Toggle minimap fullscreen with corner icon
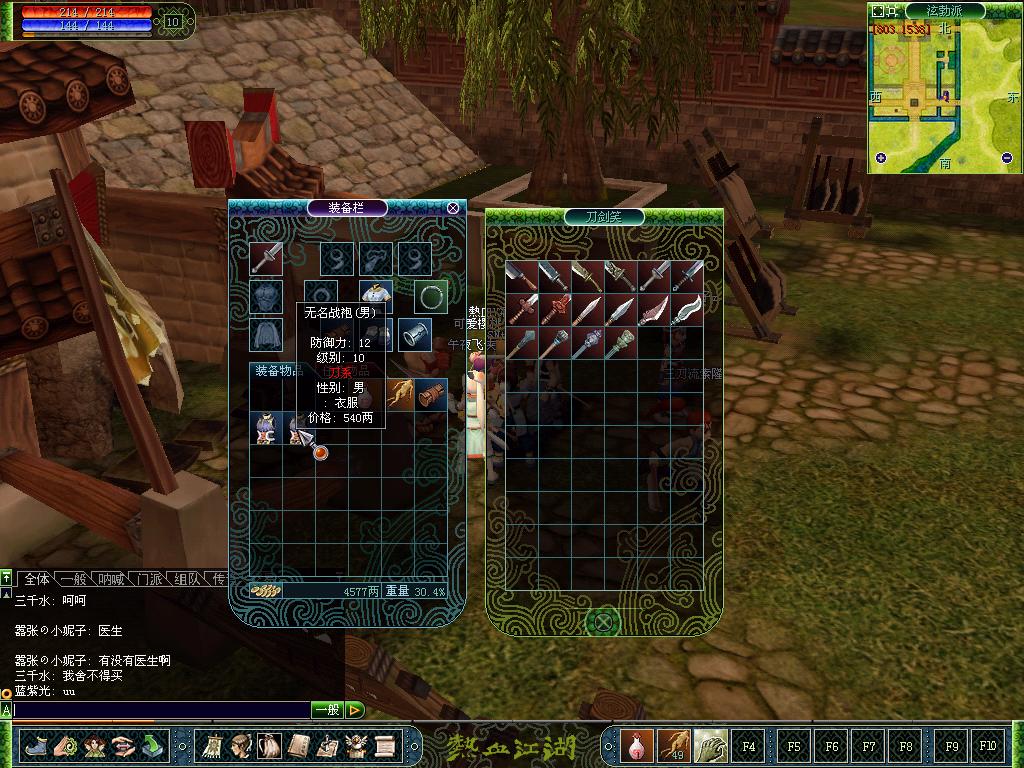Viewport: 1024px width, 768px height. click(878, 11)
